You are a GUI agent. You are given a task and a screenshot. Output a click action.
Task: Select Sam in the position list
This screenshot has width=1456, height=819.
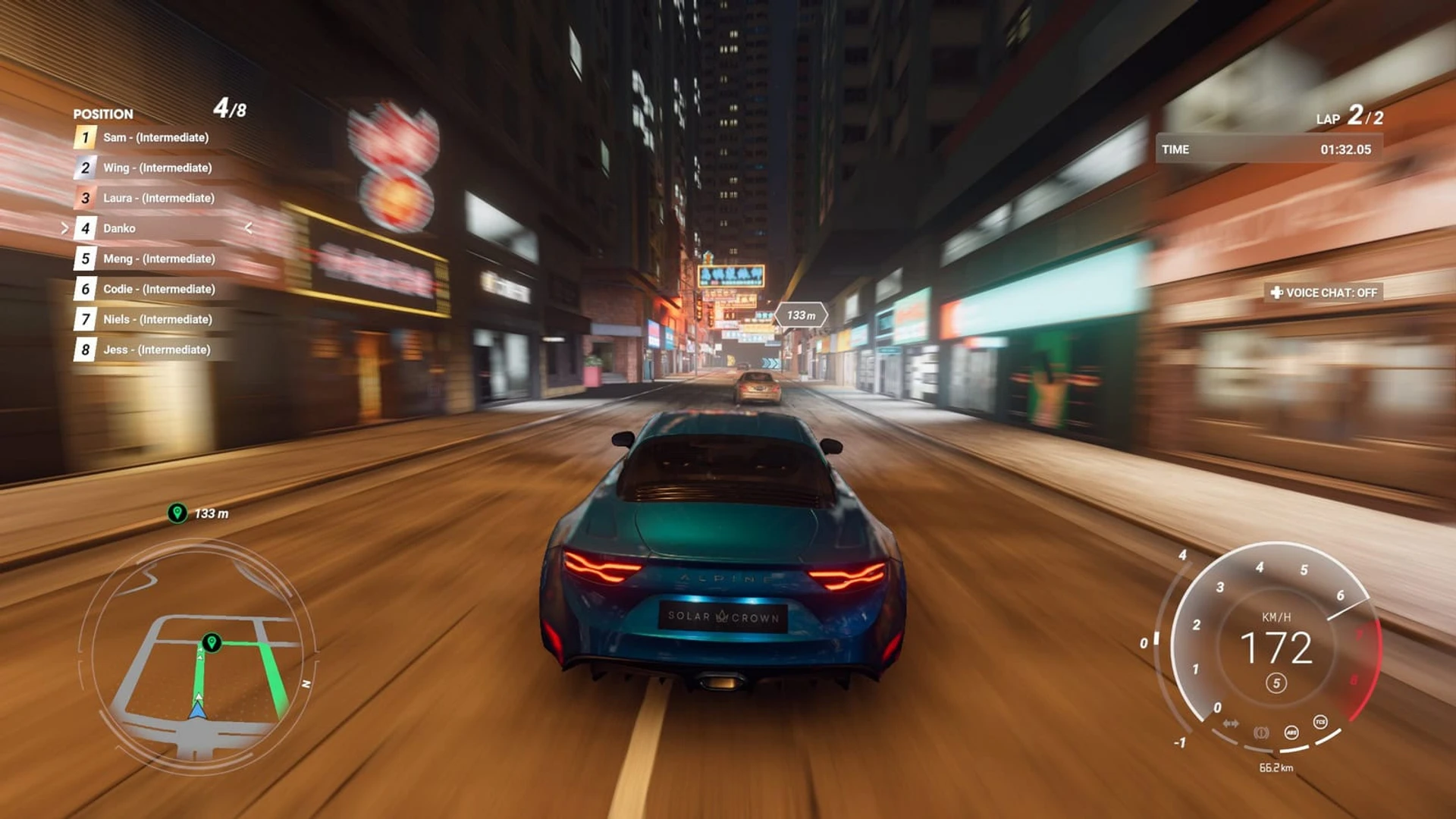point(155,137)
